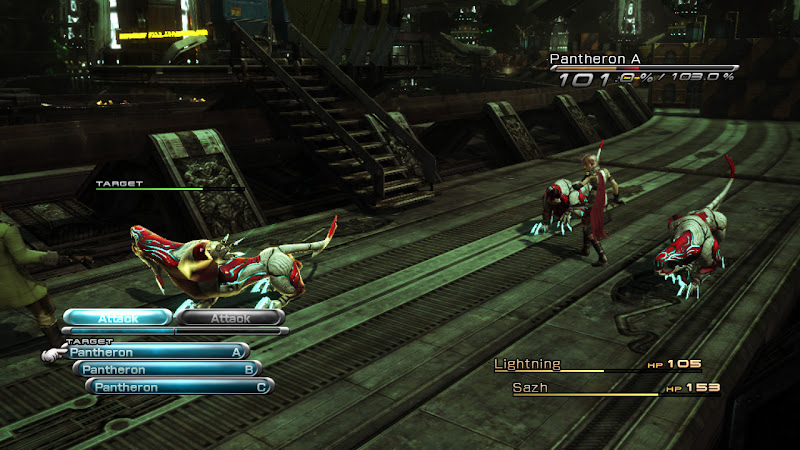The height and width of the screenshot is (450, 800).
Task: Target Pantheron A in the target list
Action: tap(157, 352)
